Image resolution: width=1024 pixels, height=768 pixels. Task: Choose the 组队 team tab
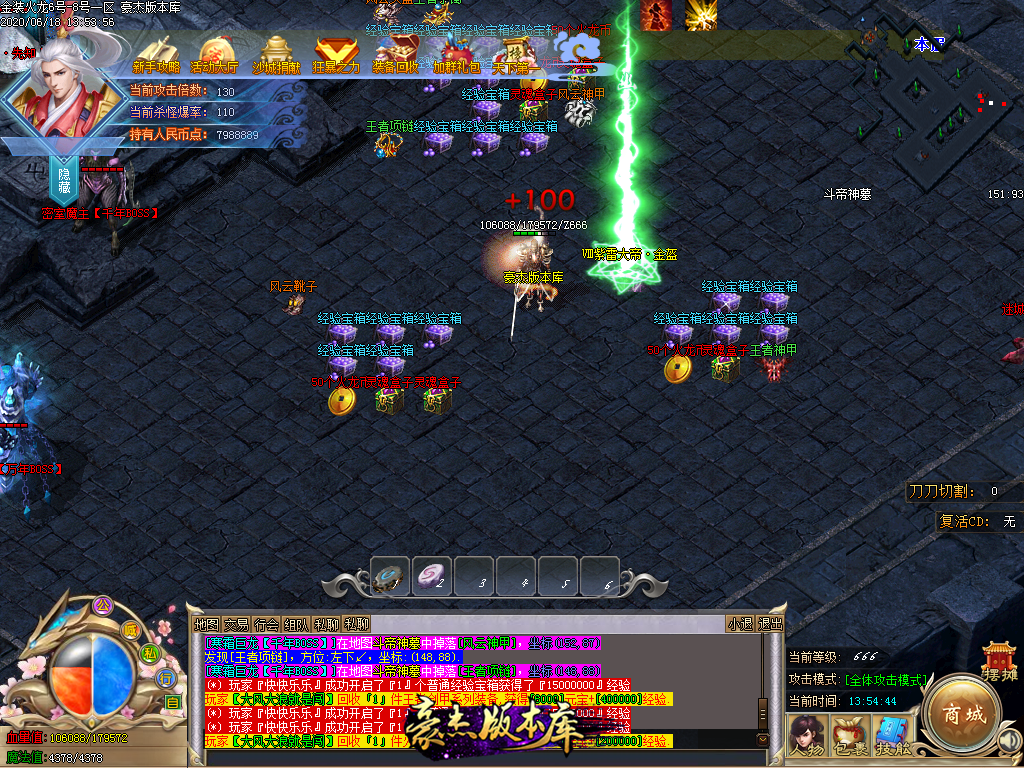(296, 624)
